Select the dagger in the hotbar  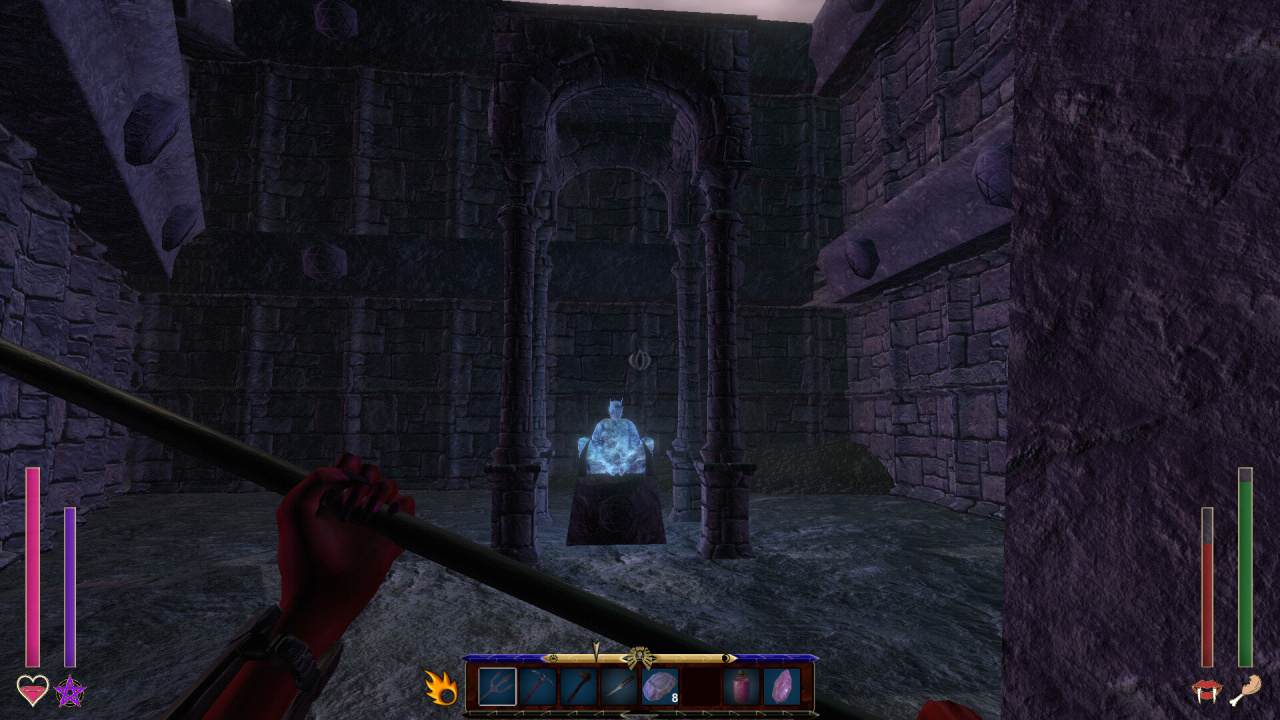619,687
